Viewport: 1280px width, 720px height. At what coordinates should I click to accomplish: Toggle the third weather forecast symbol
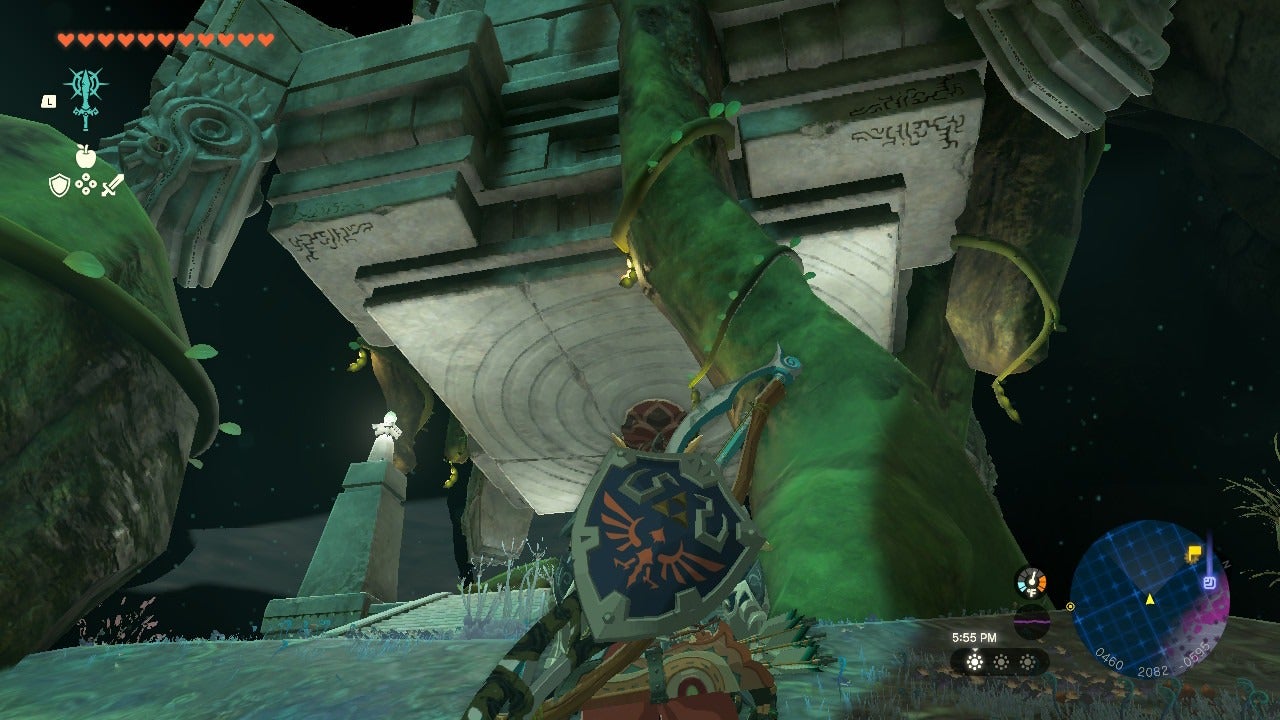(x=1028, y=662)
